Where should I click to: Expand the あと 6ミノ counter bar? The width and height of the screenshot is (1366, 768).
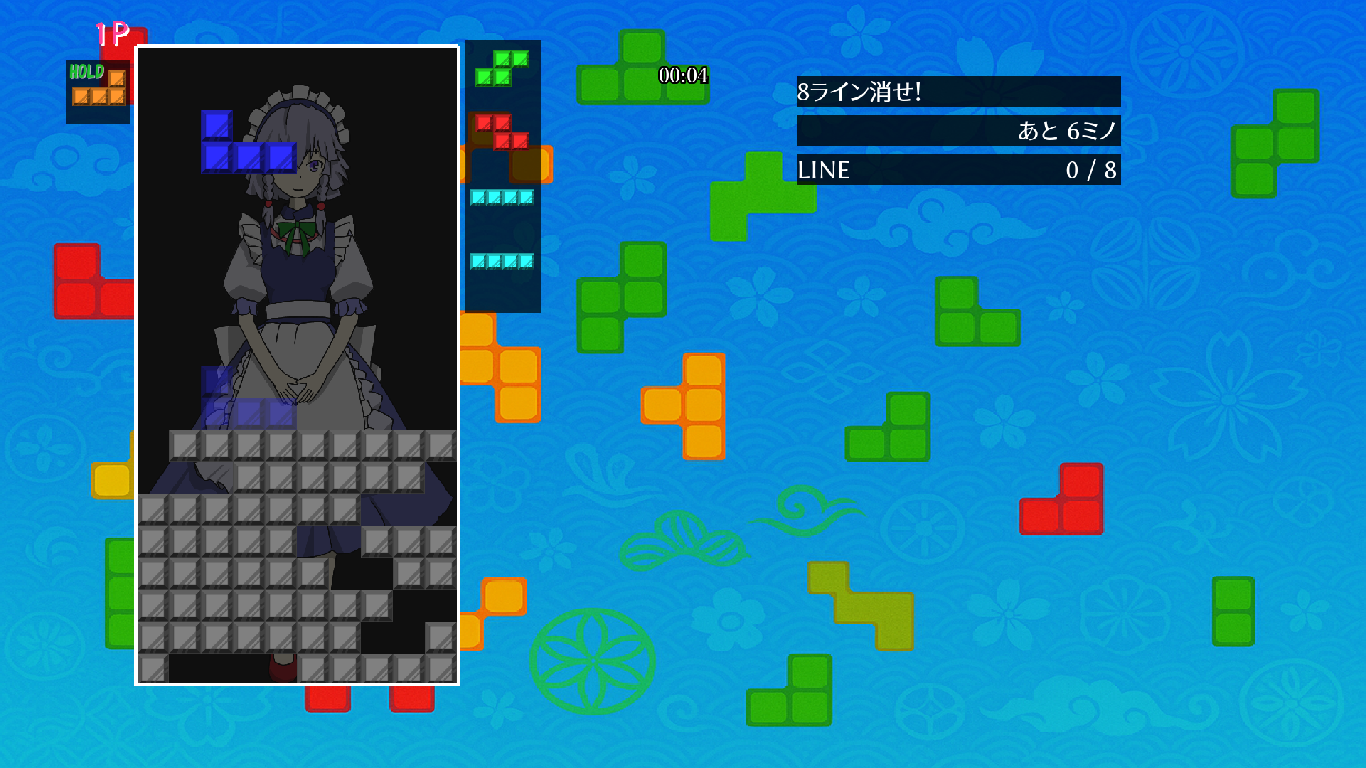coord(957,131)
